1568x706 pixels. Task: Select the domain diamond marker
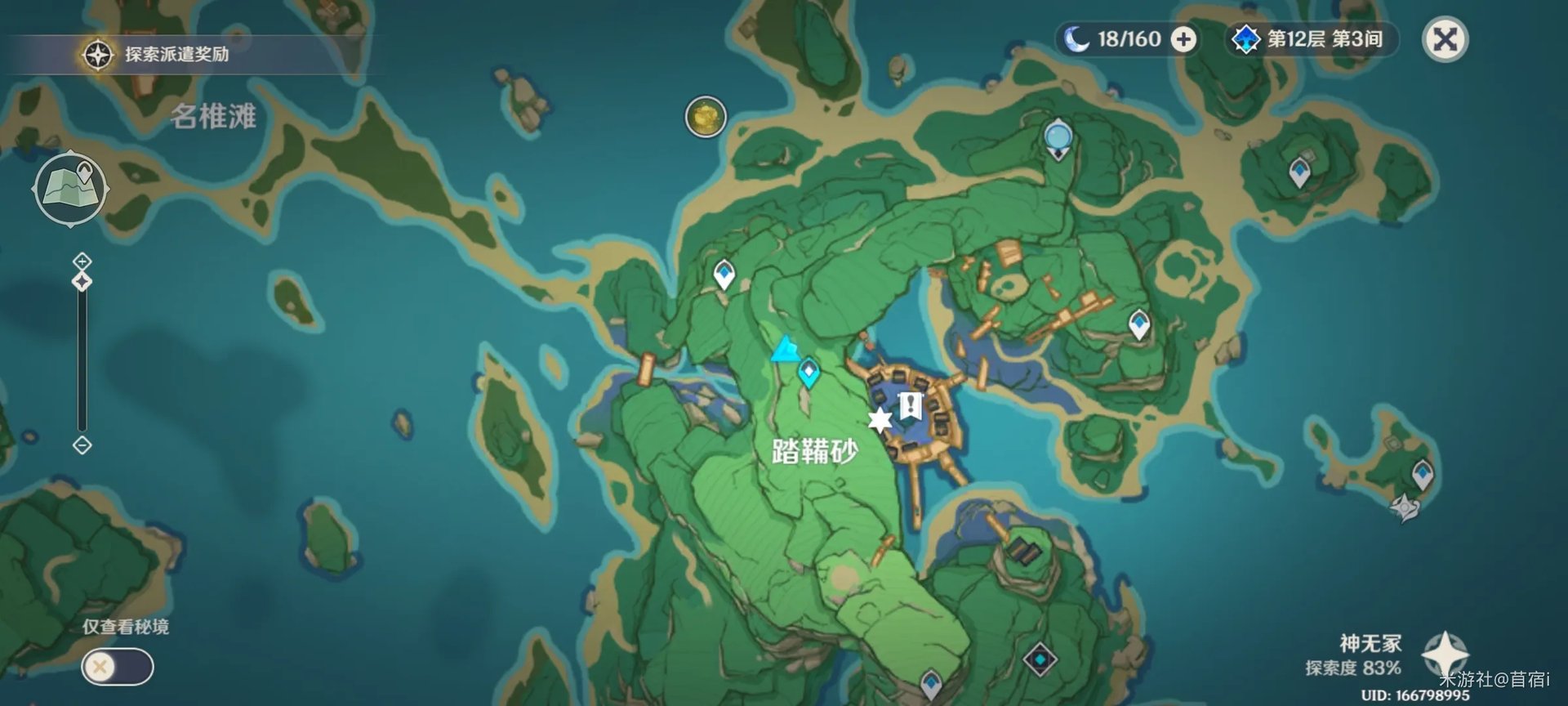click(1040, 659)
